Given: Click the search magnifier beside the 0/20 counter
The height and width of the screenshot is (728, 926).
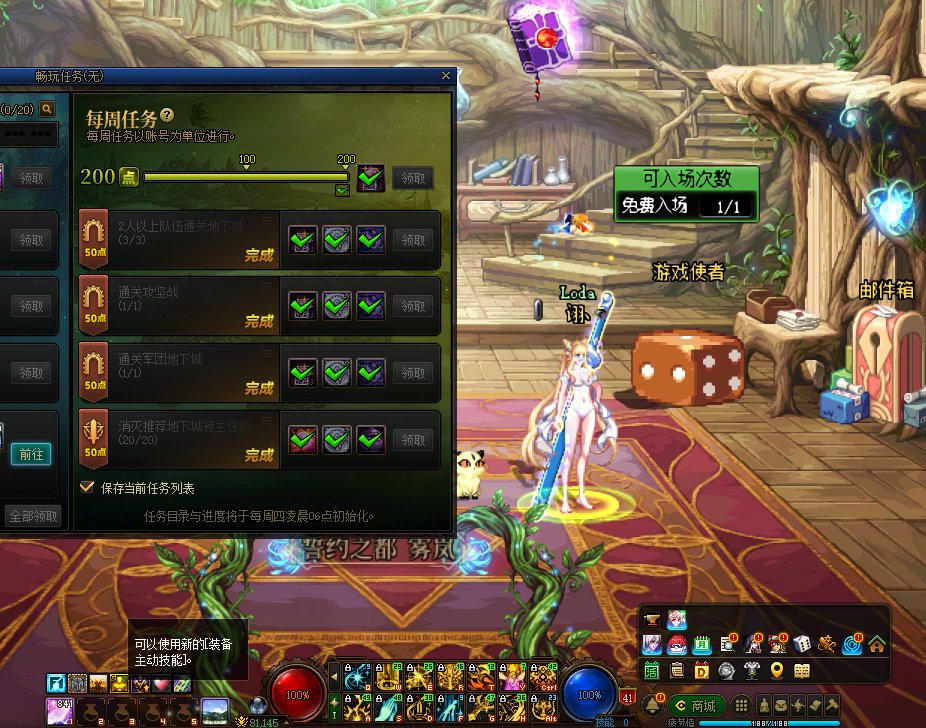Looking at the screenshot, I should tap(48, 107).
